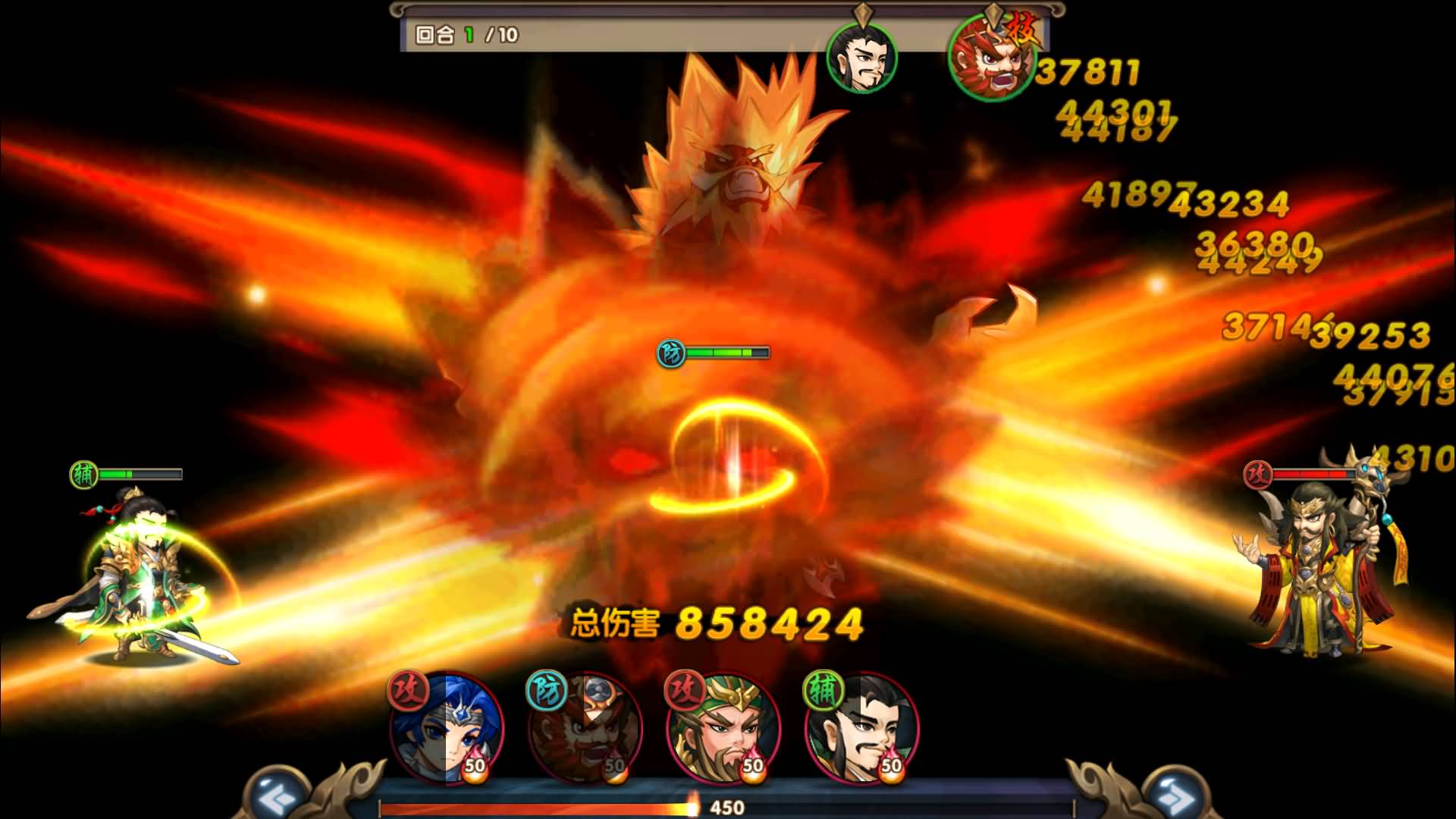
Task: Select the black-haired support hero portrait
Action: [x=862, y=730]
